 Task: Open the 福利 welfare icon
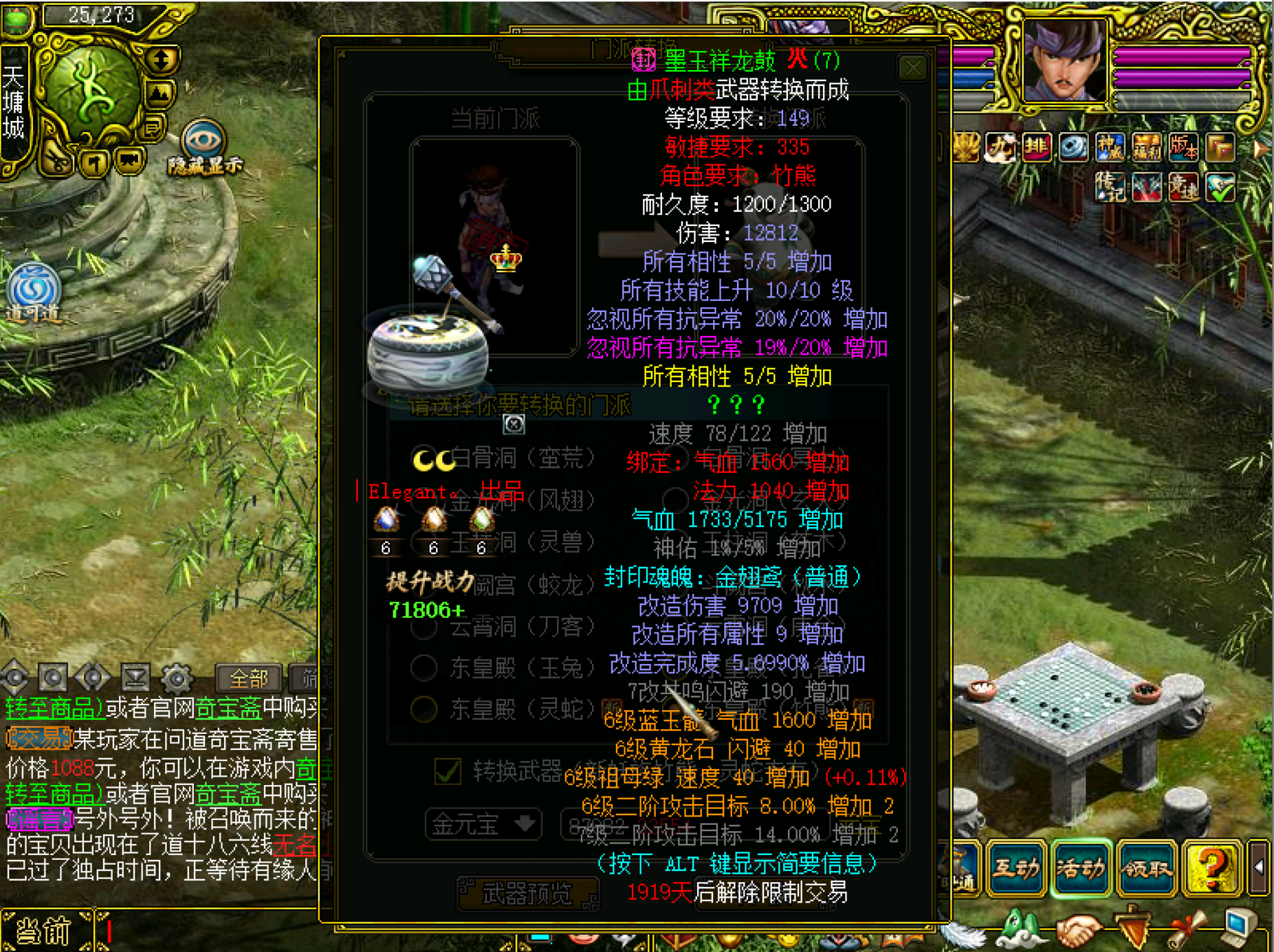coord(1146,147)
